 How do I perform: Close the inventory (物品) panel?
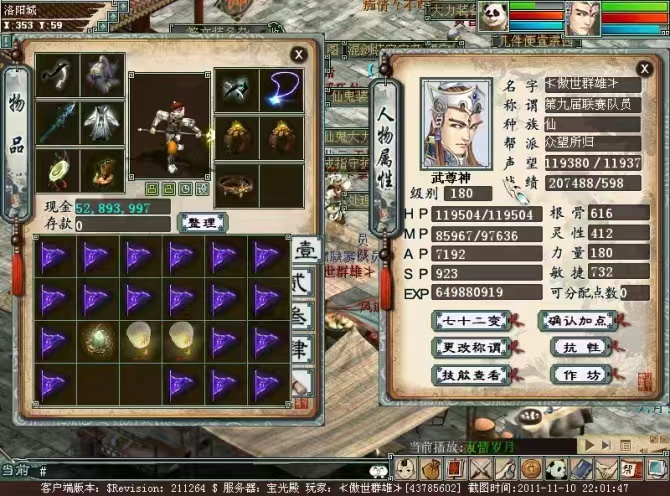coord(298,54)
